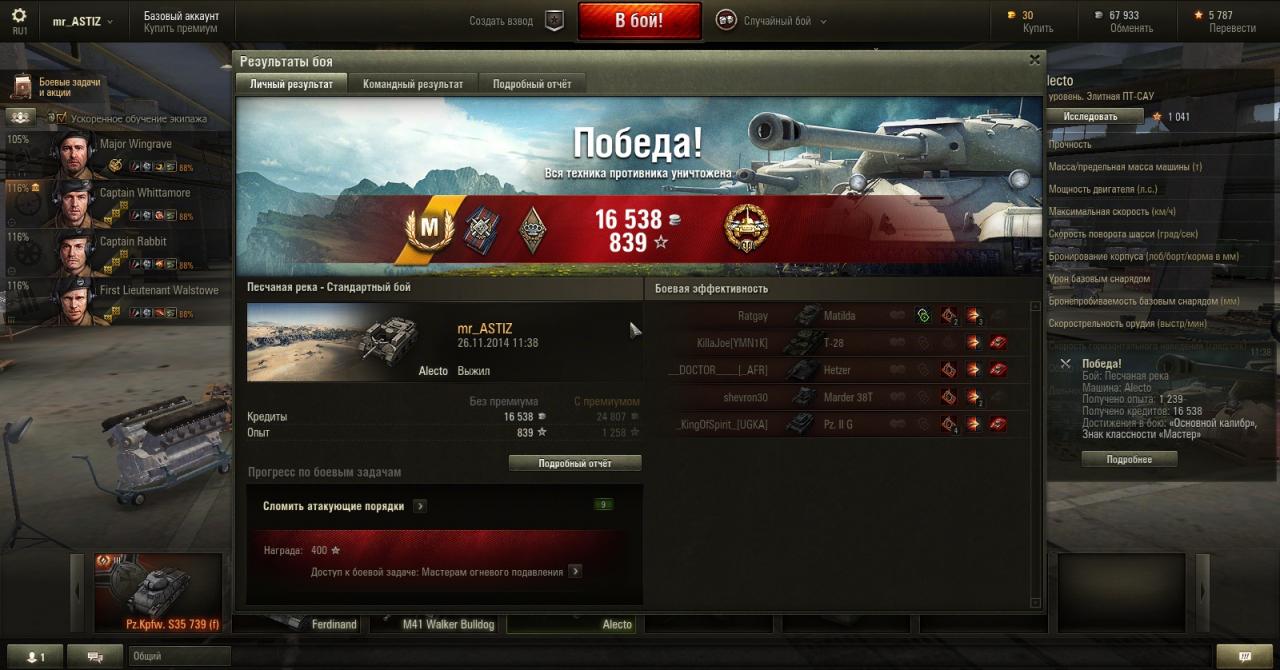Dismiss the Победа! notification popup

point(1065,364)
